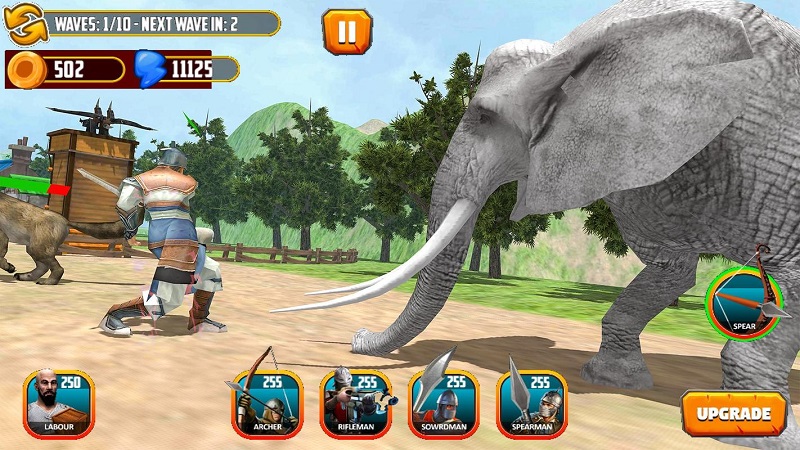
Task: Spawn a Rifleman unit
Action: click(x=354, y=404)
